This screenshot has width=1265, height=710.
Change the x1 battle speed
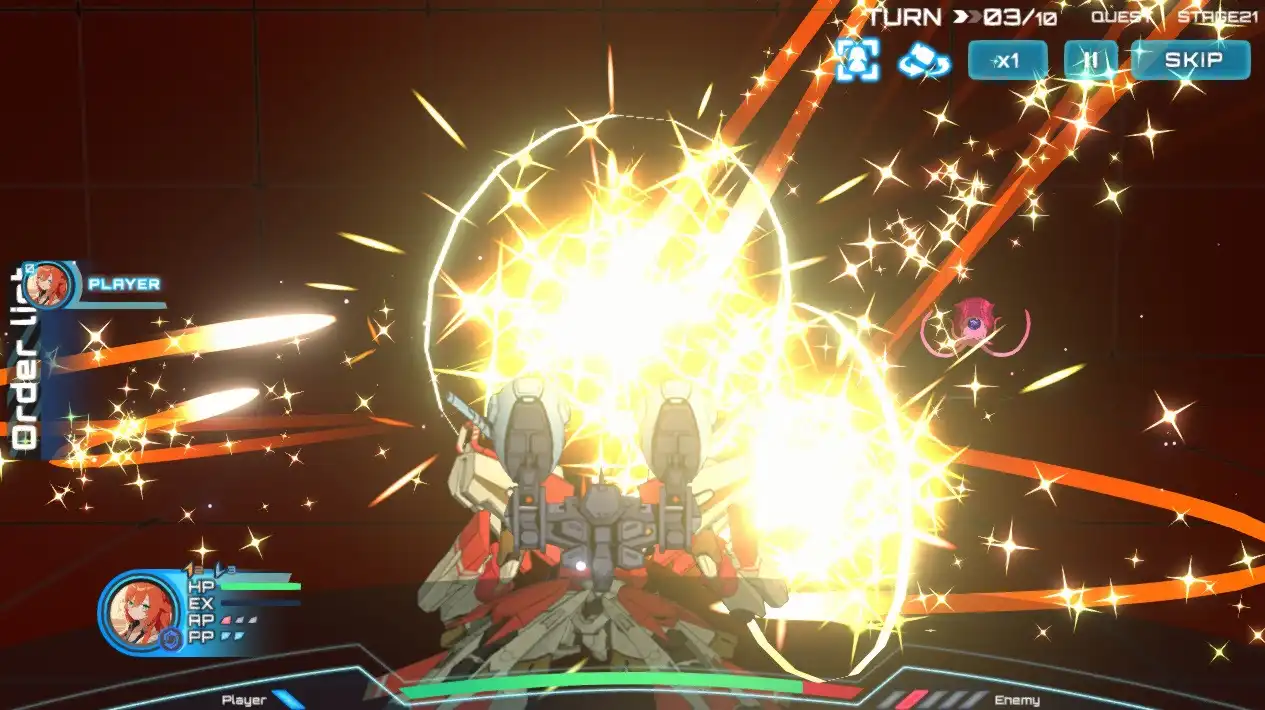pyautogui.click(x=1007, y=60)
